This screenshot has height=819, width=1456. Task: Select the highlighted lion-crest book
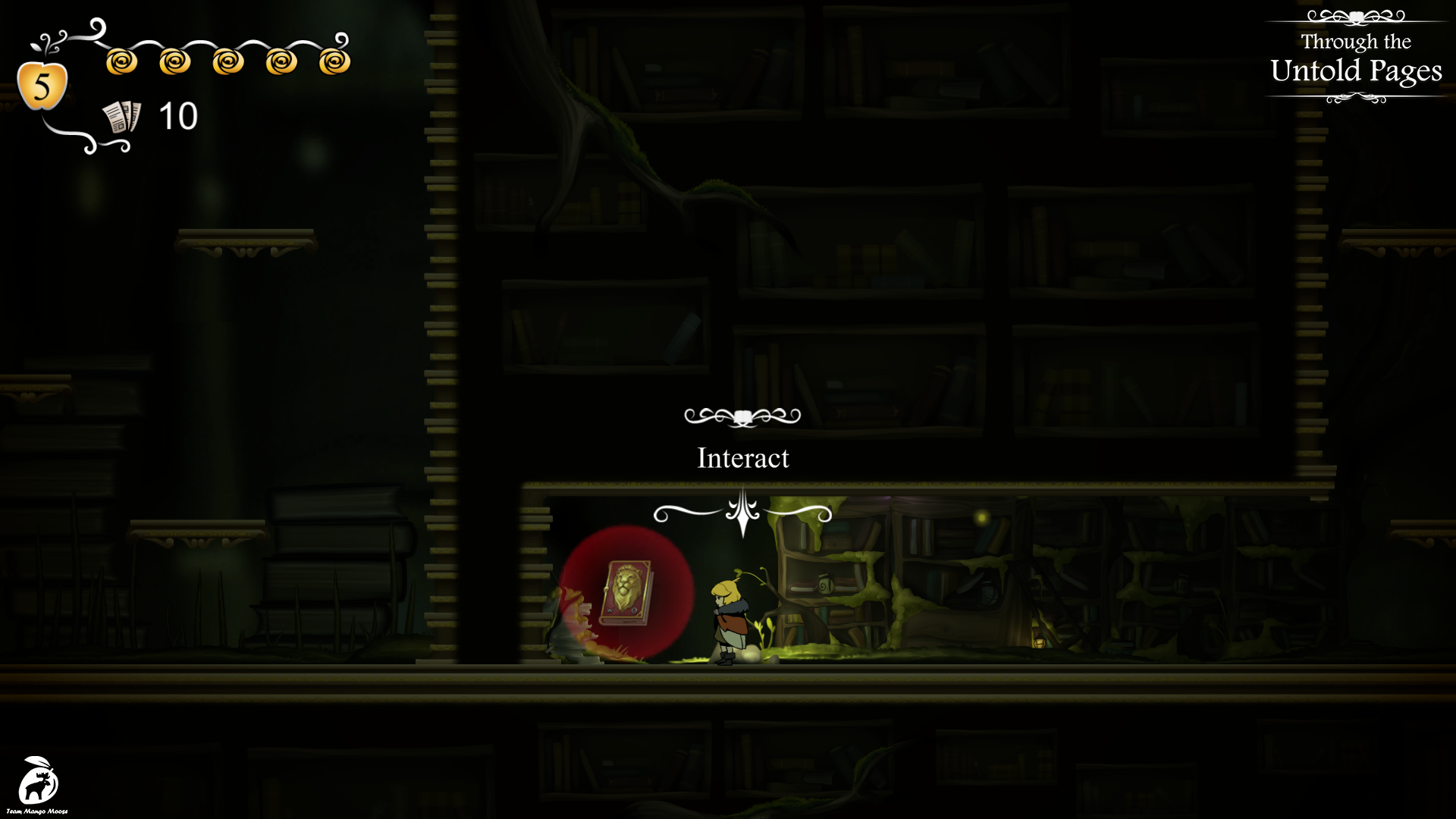tap(626, 592)
